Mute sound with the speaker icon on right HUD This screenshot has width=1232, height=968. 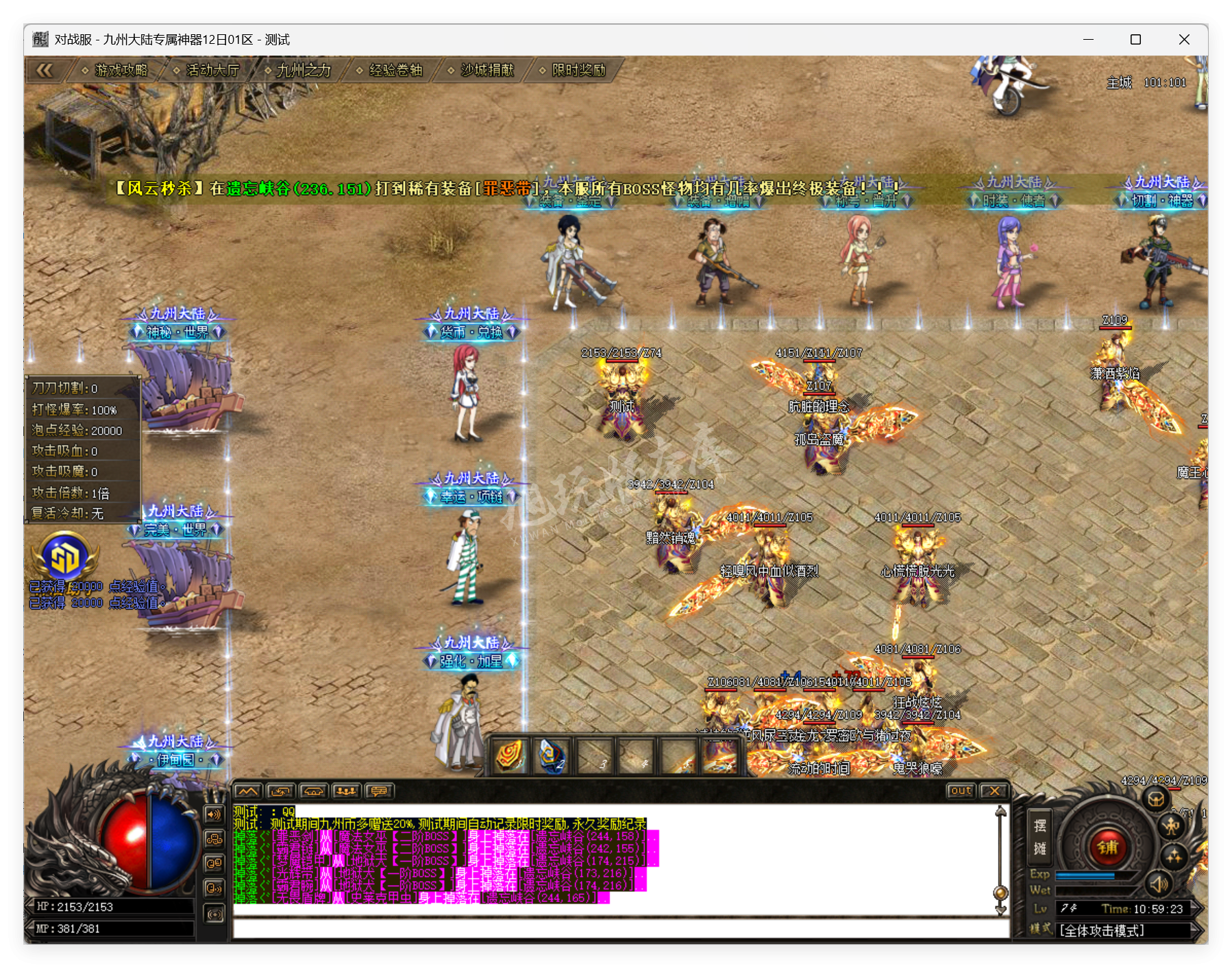(1159, 885)
